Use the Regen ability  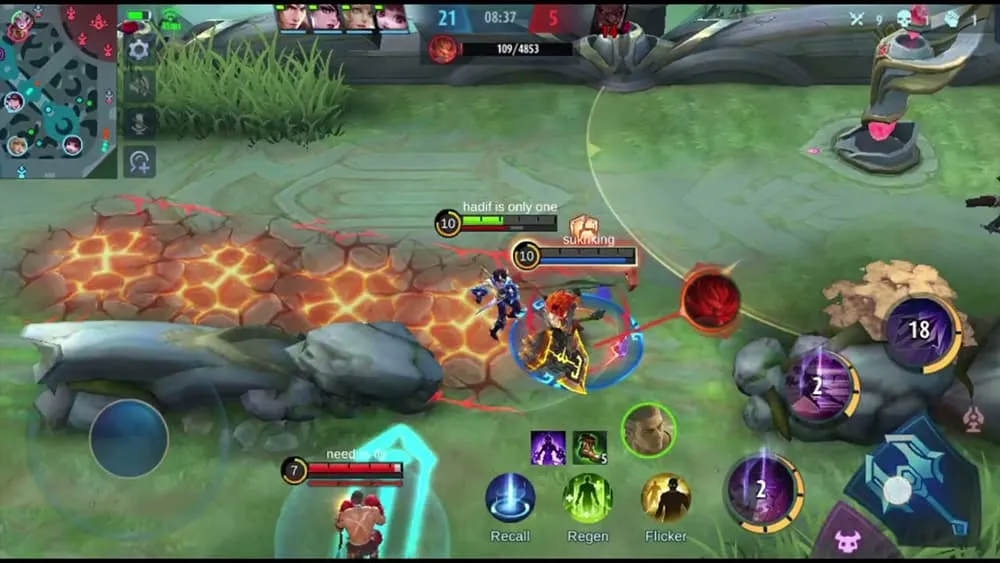pyautogui.click(x=587, y=498)
